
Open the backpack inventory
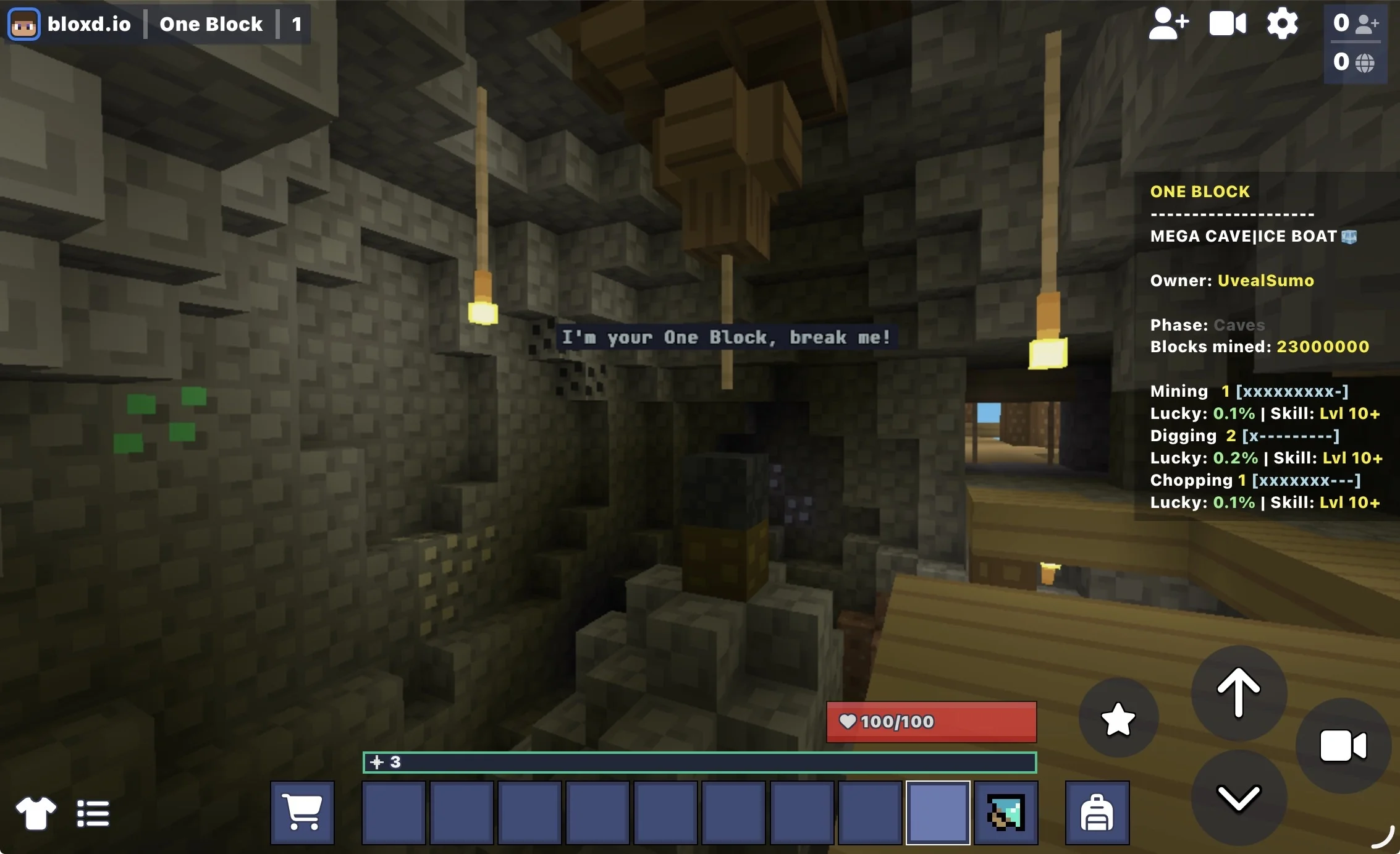point(1097,812)
